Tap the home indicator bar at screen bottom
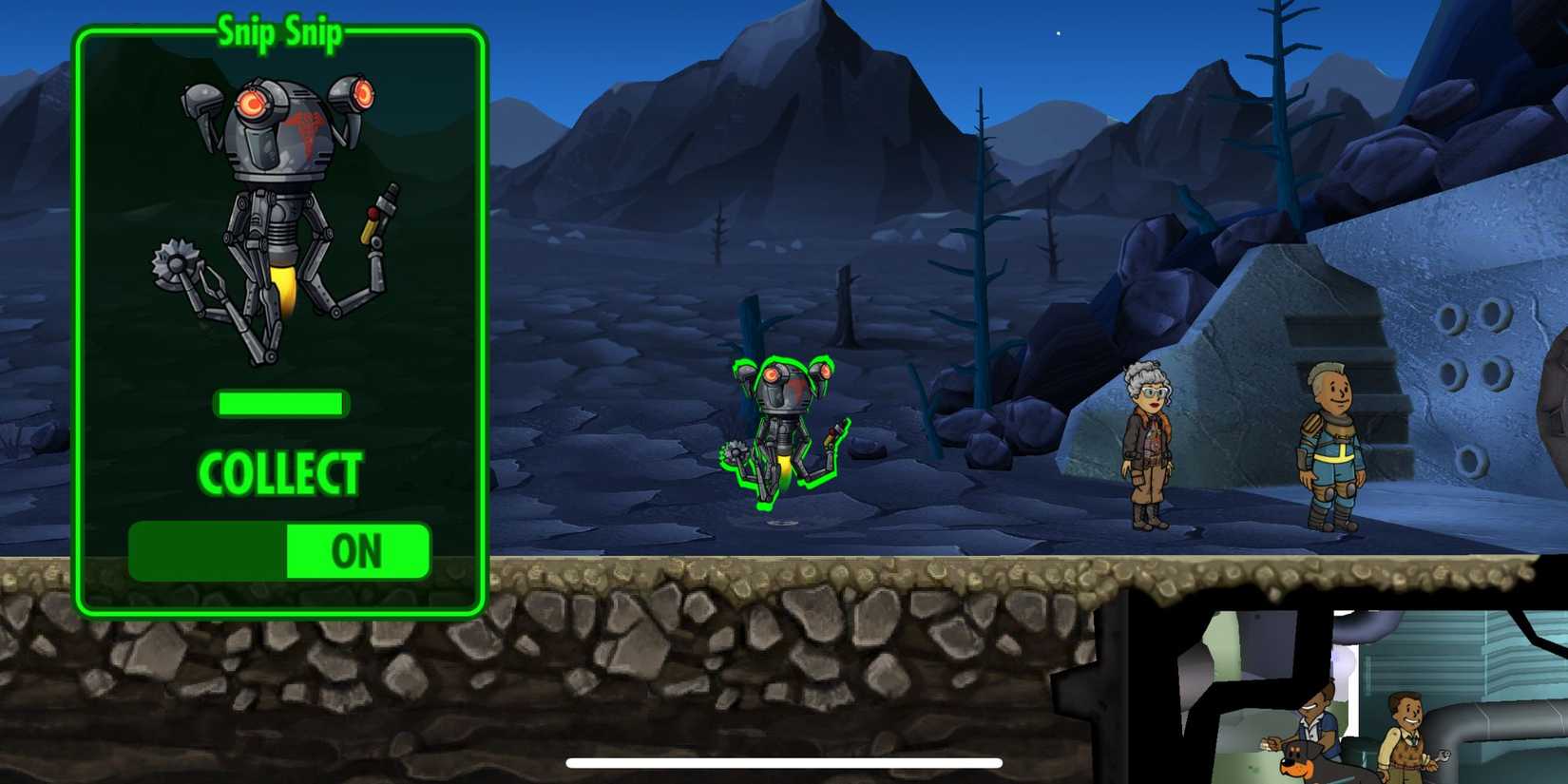 pos(784,762)
